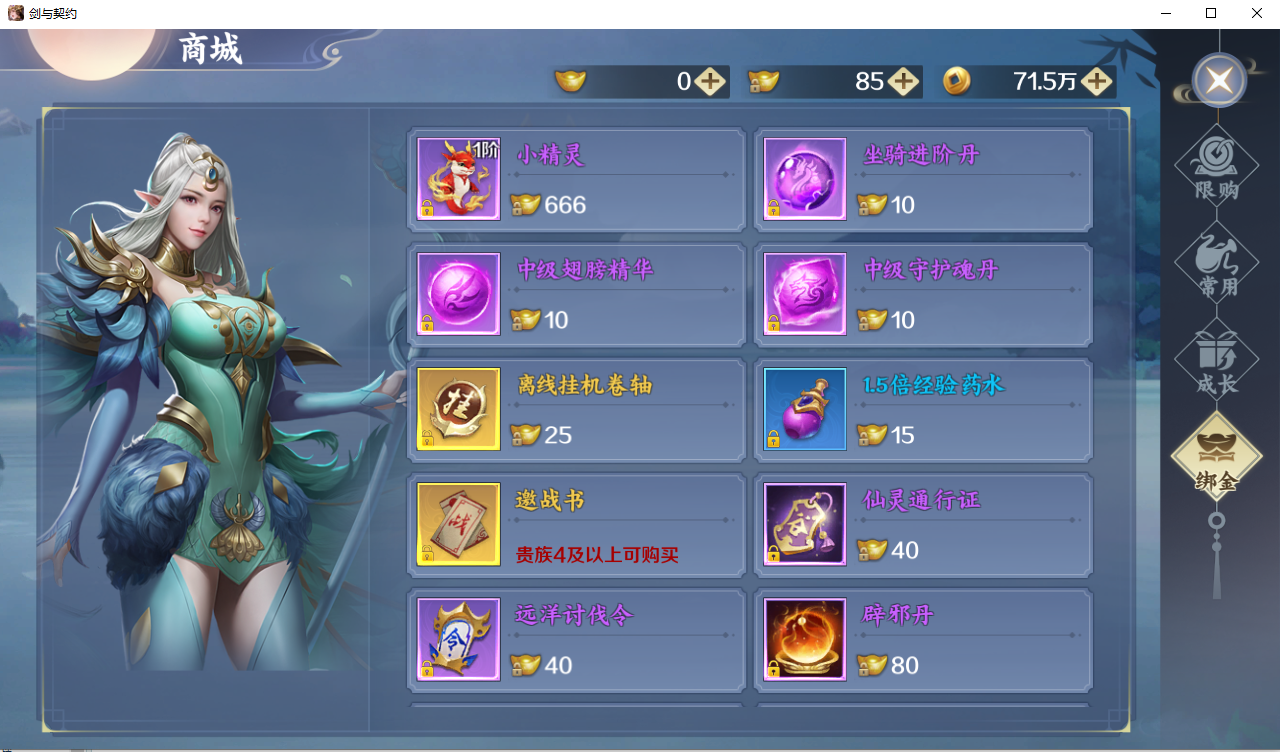
Task: Add bound gold next to 85
Action: [903, 82]
